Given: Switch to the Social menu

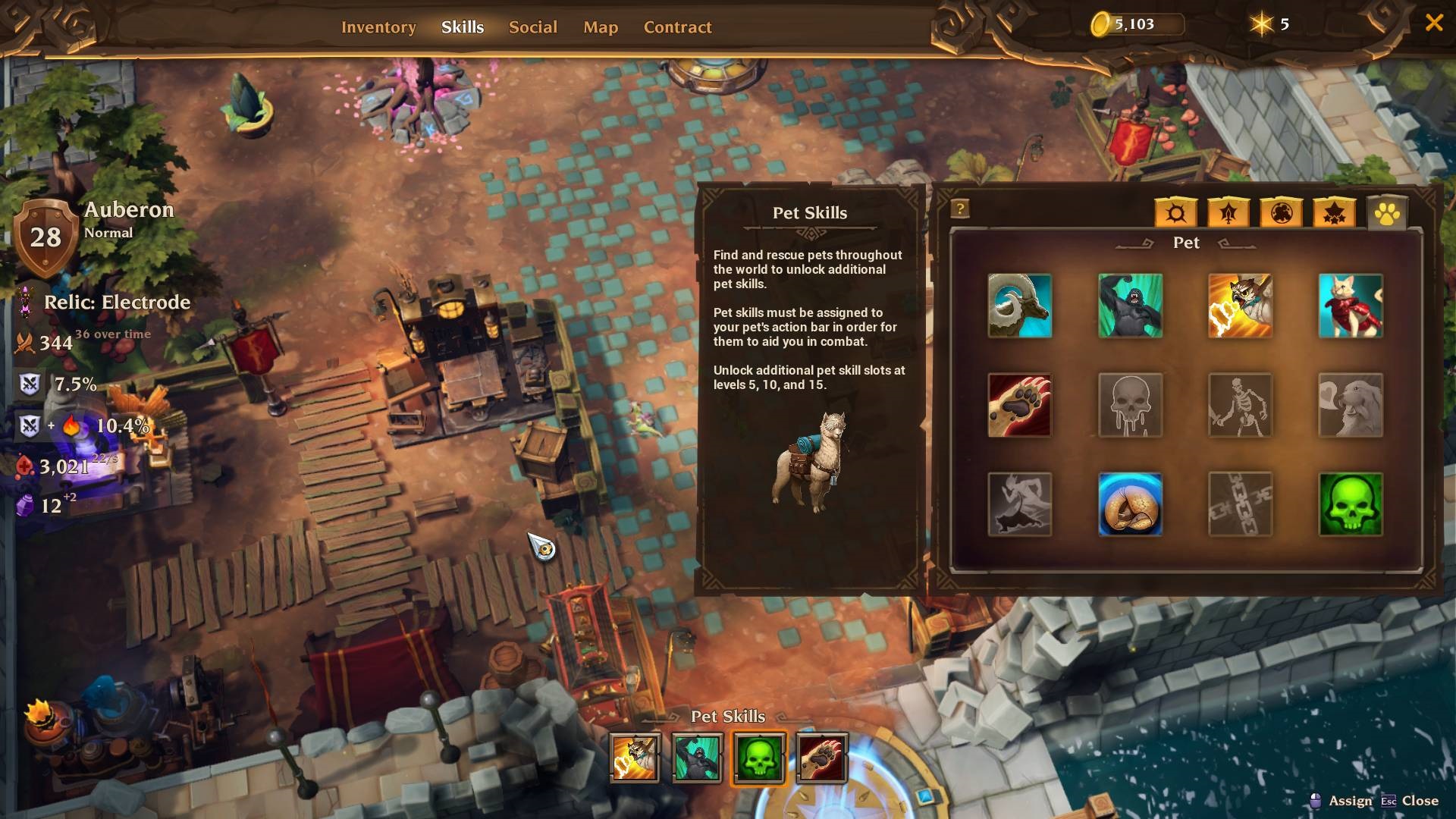Looking at the screenshot, I should pos(532,27).
